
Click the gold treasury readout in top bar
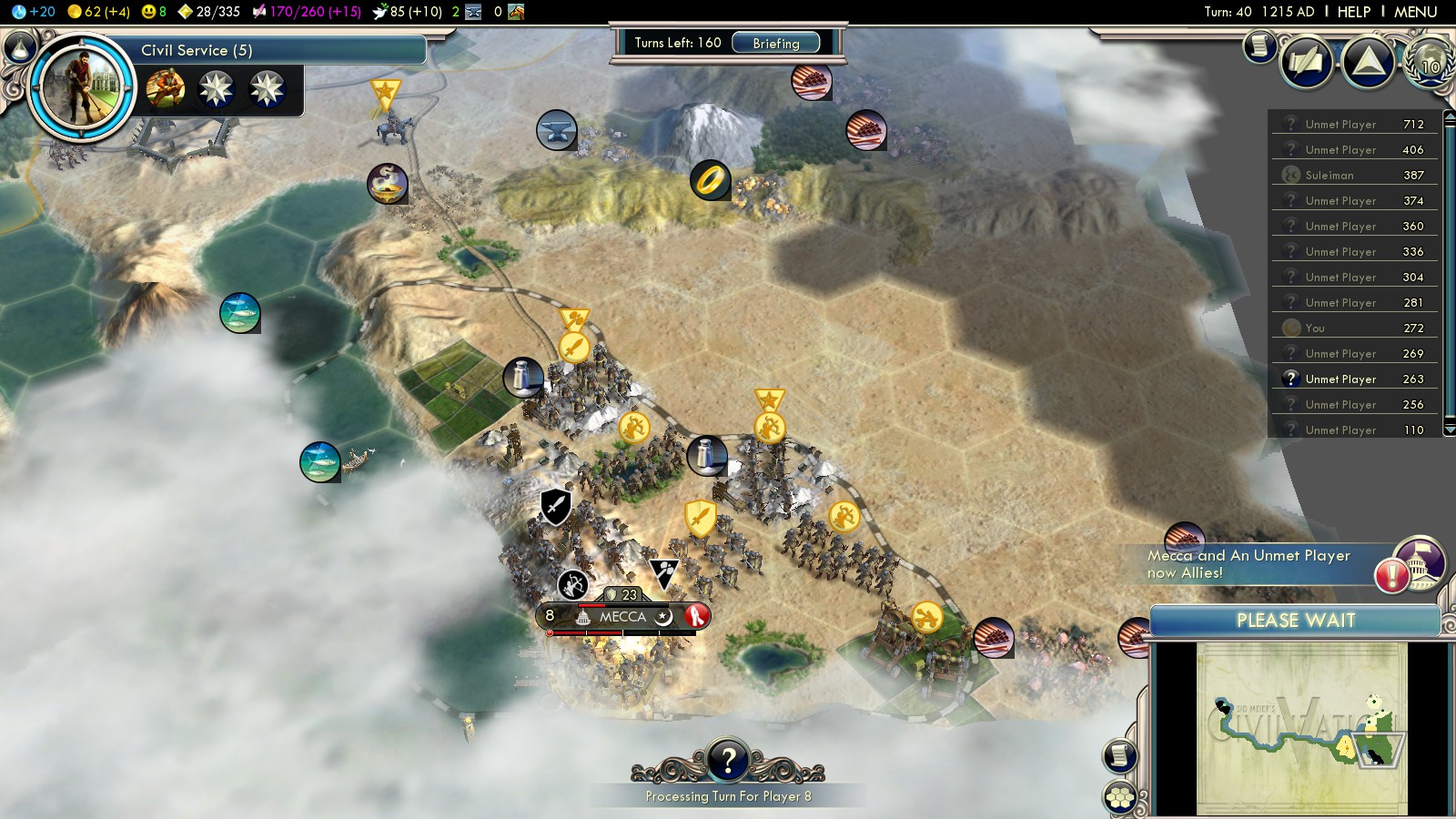point(99,12)
